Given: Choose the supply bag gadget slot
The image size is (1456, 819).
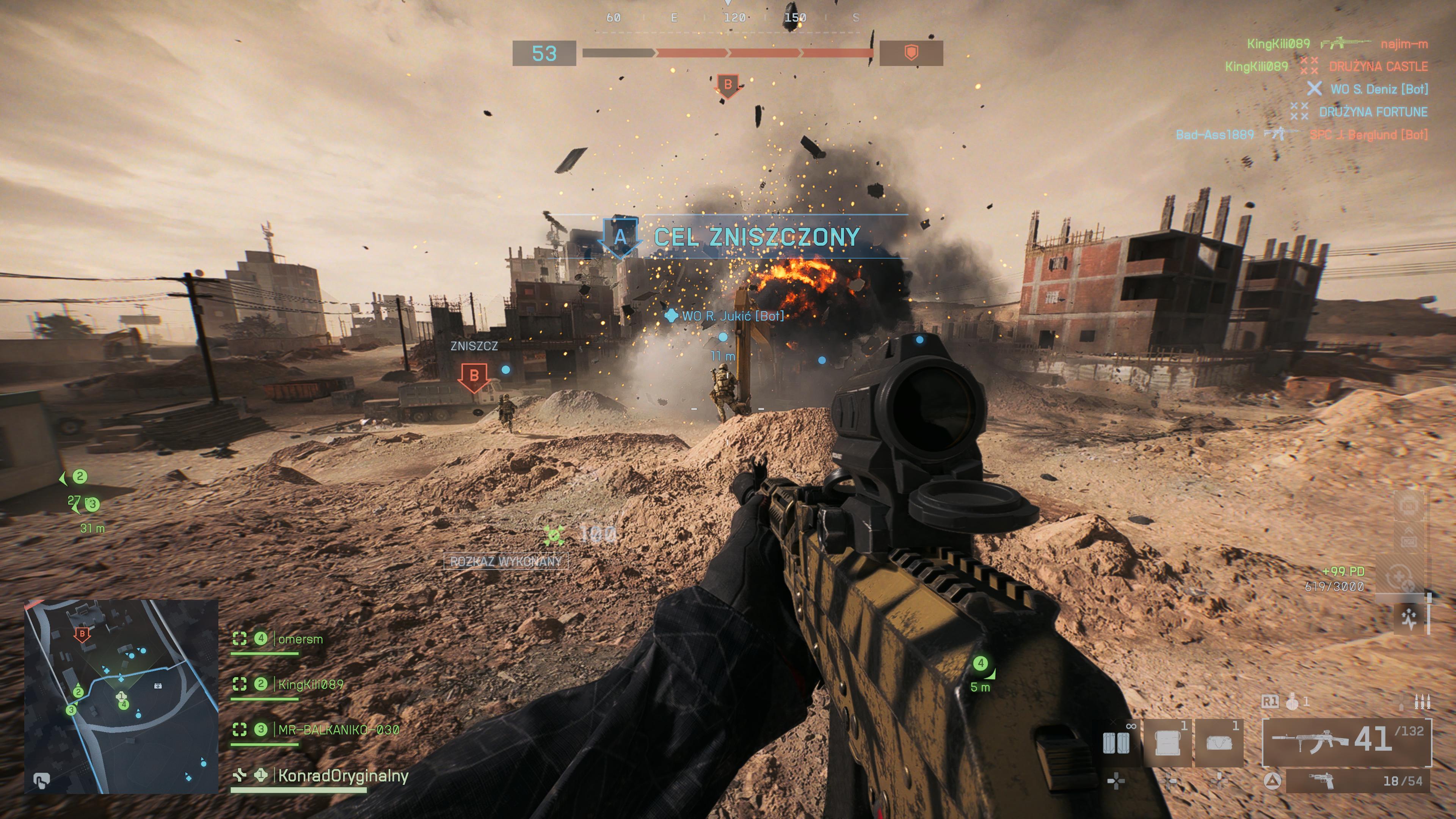Looking at the screenshot, I should coord(1219,743).
